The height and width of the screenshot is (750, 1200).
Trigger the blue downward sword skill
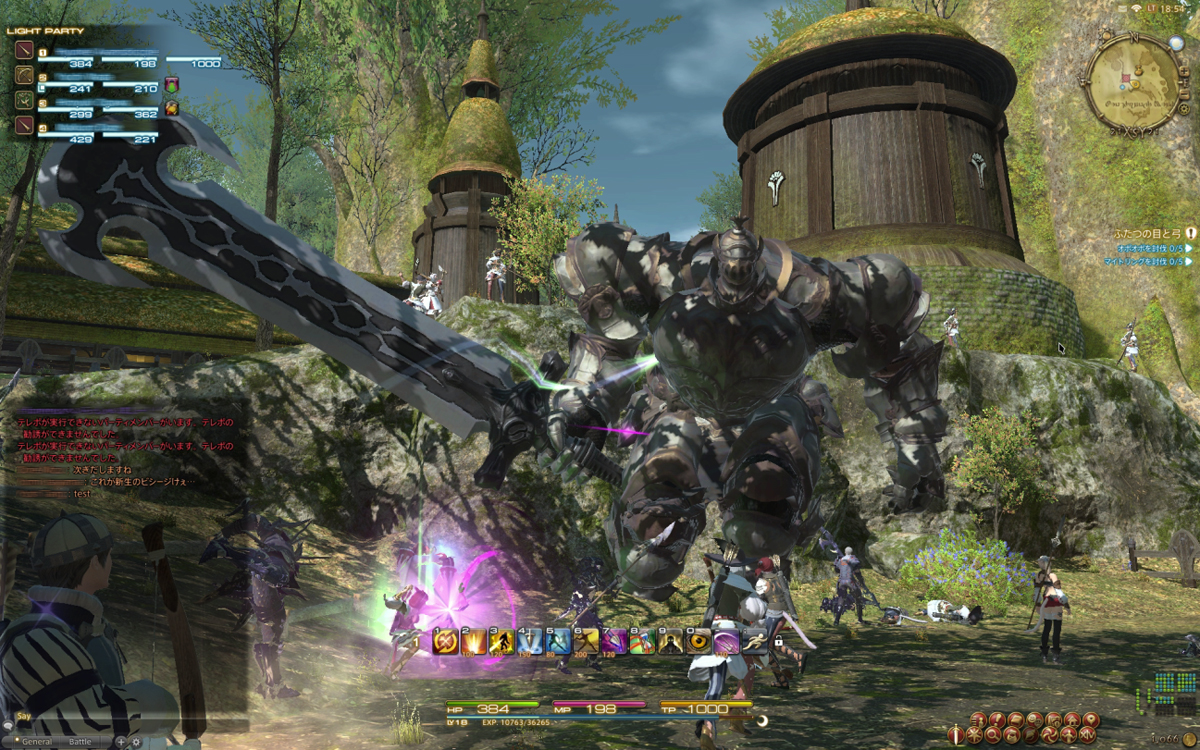[530, 641]
